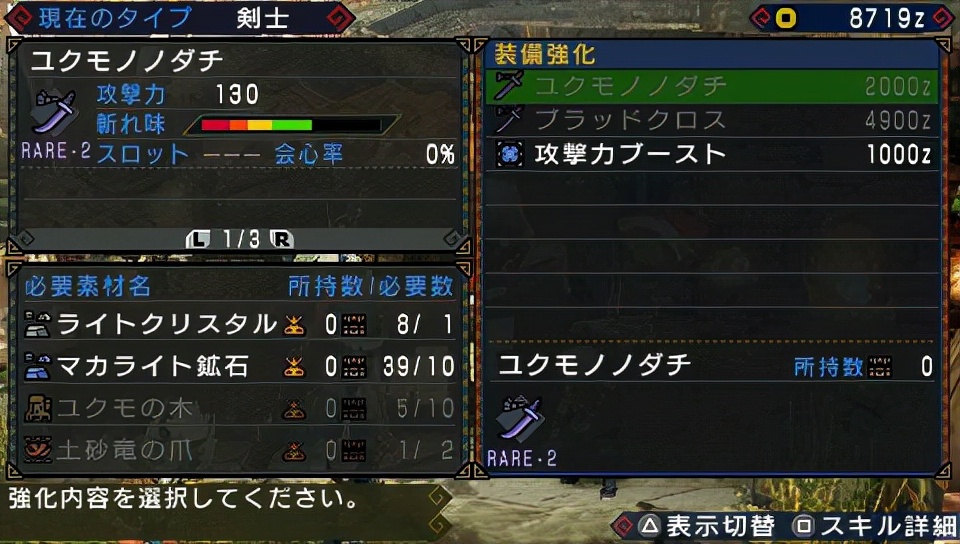The width and height of the screenshot is (960, 544).
Task: Select the ユクモノノダチ upgrade entry
Action: point(711,87)
